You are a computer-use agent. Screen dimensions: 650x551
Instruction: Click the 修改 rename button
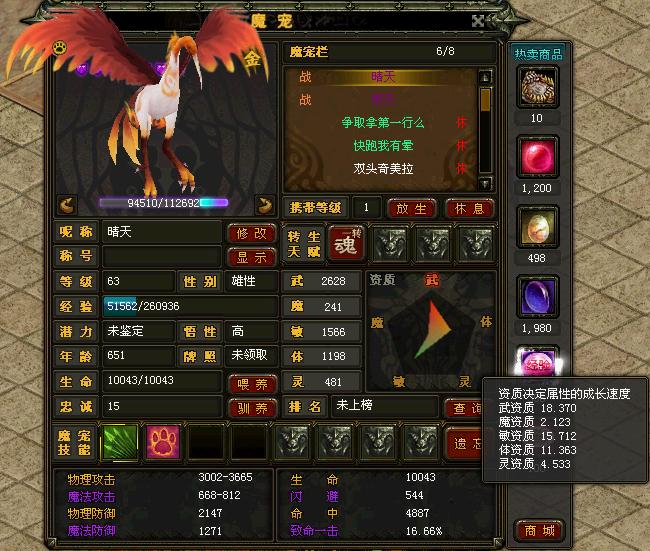(x=253, y=233)
